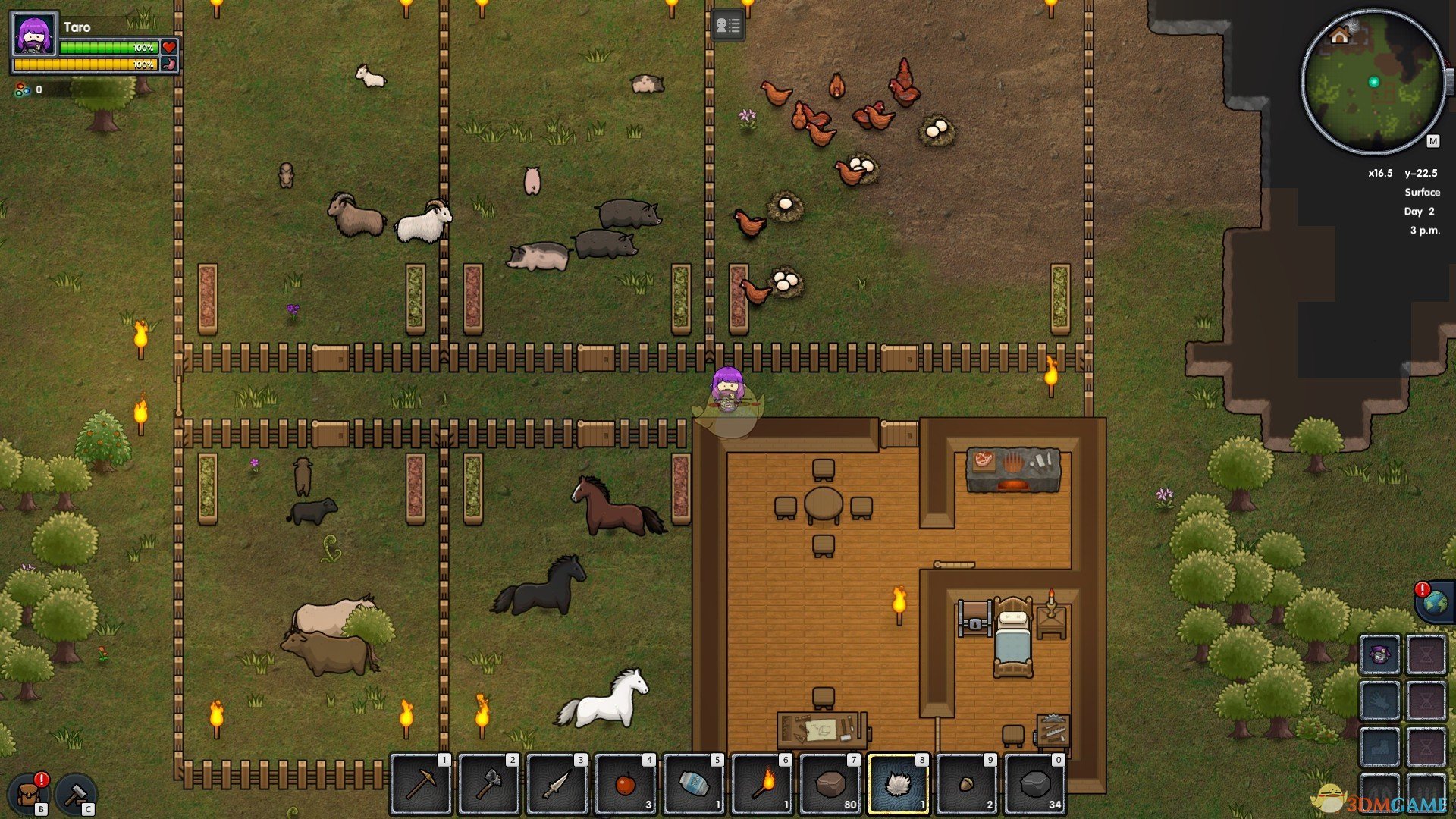Equip the spear from the hotbar
Screen dimensions: 1456x819
tap(557, 784)
